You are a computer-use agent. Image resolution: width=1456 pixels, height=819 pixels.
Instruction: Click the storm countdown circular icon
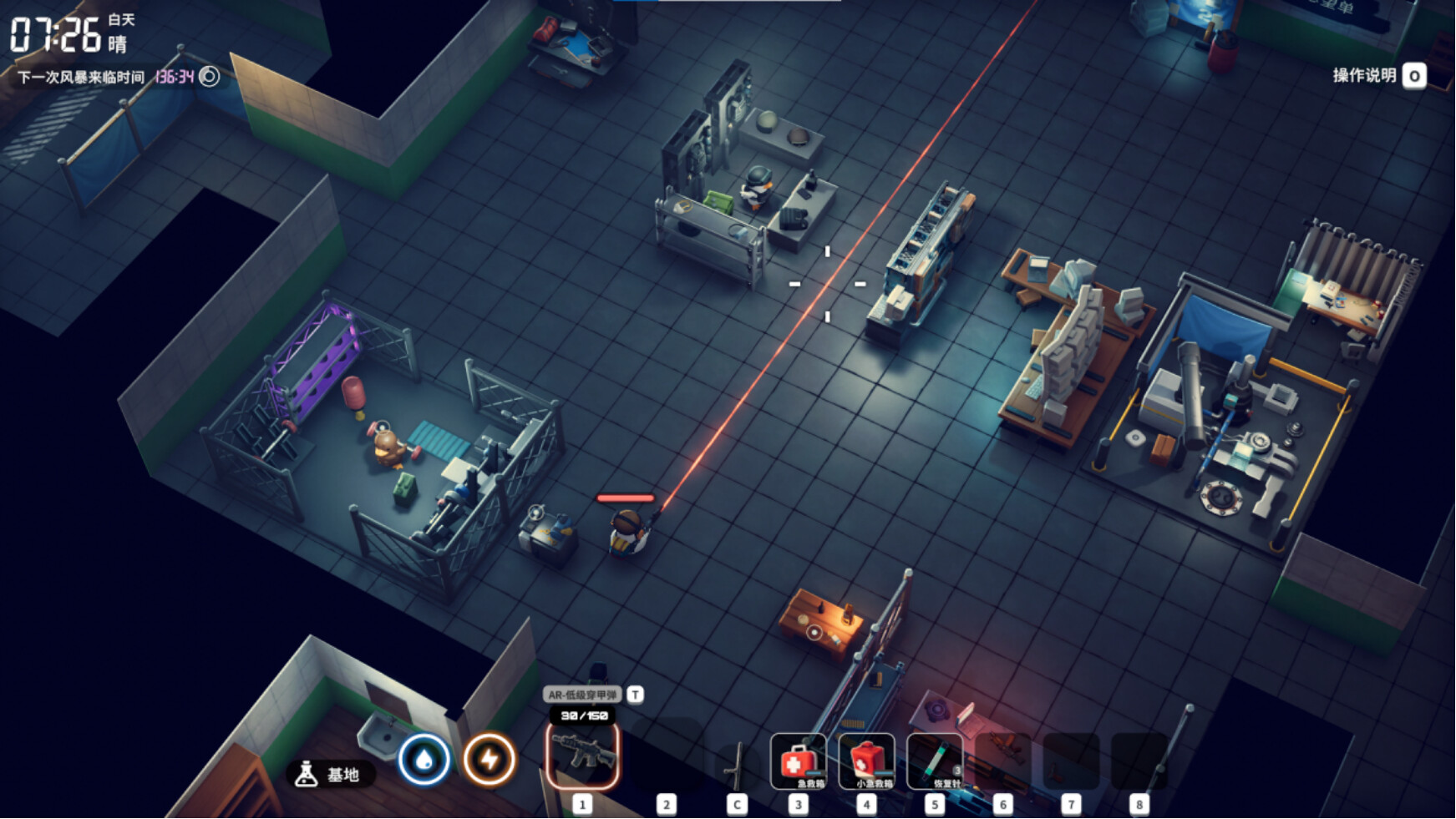click(x=210, y=77)
